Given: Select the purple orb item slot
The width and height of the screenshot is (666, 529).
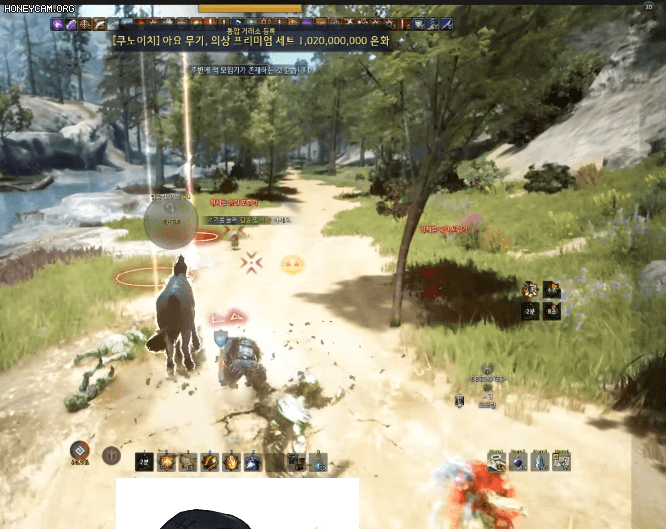Looking at the screenshot, I should click(519, 461).
